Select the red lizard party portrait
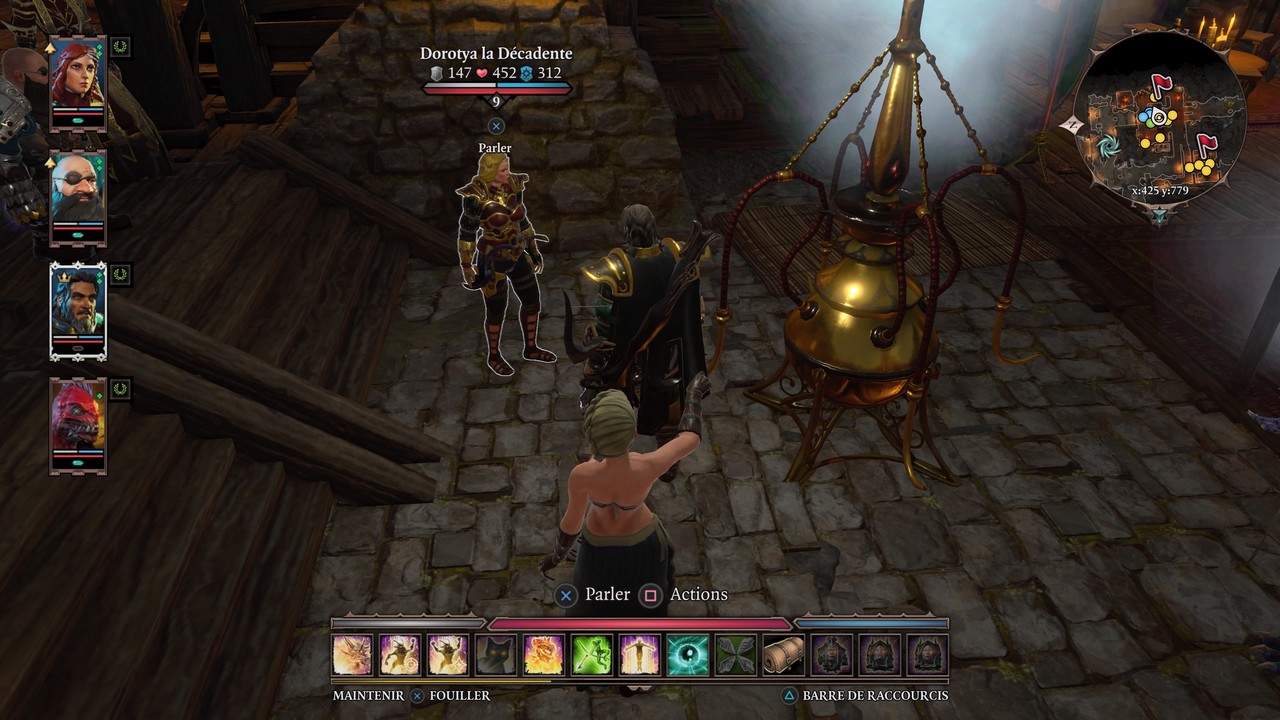 pyautogui.click(x=78, y=425)
